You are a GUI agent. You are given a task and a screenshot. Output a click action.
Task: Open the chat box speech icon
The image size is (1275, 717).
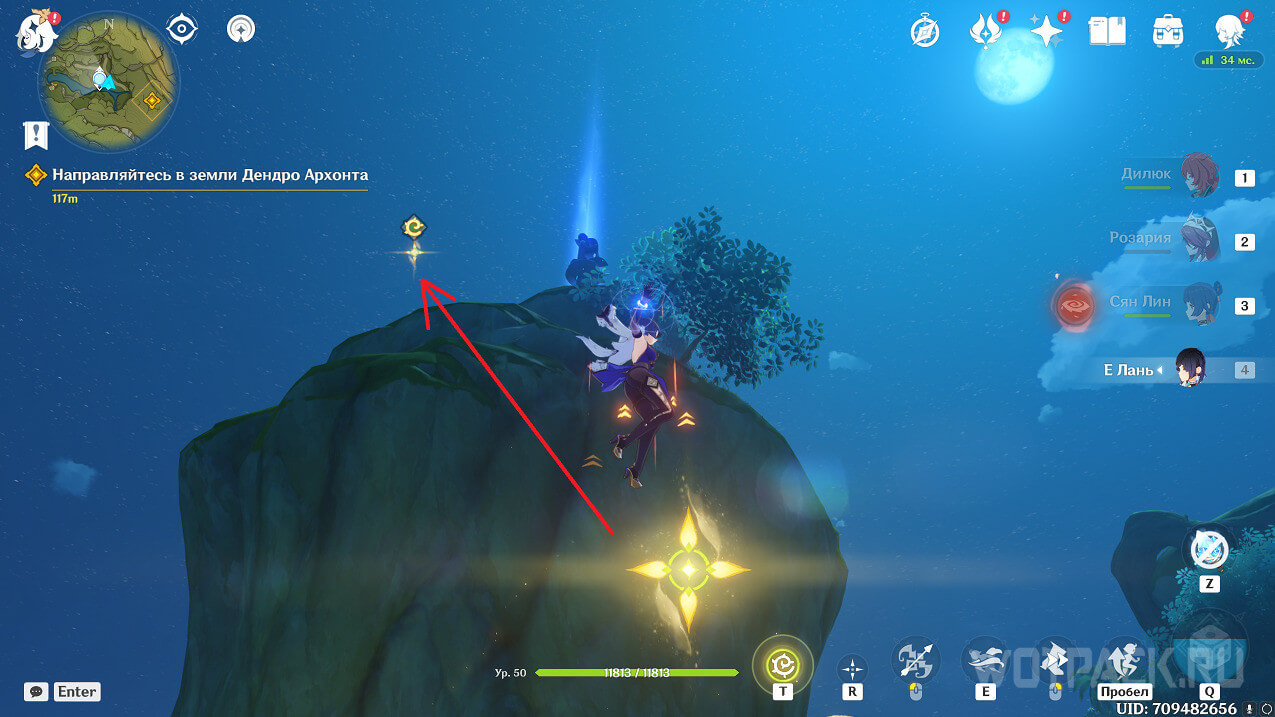[36, 691]
